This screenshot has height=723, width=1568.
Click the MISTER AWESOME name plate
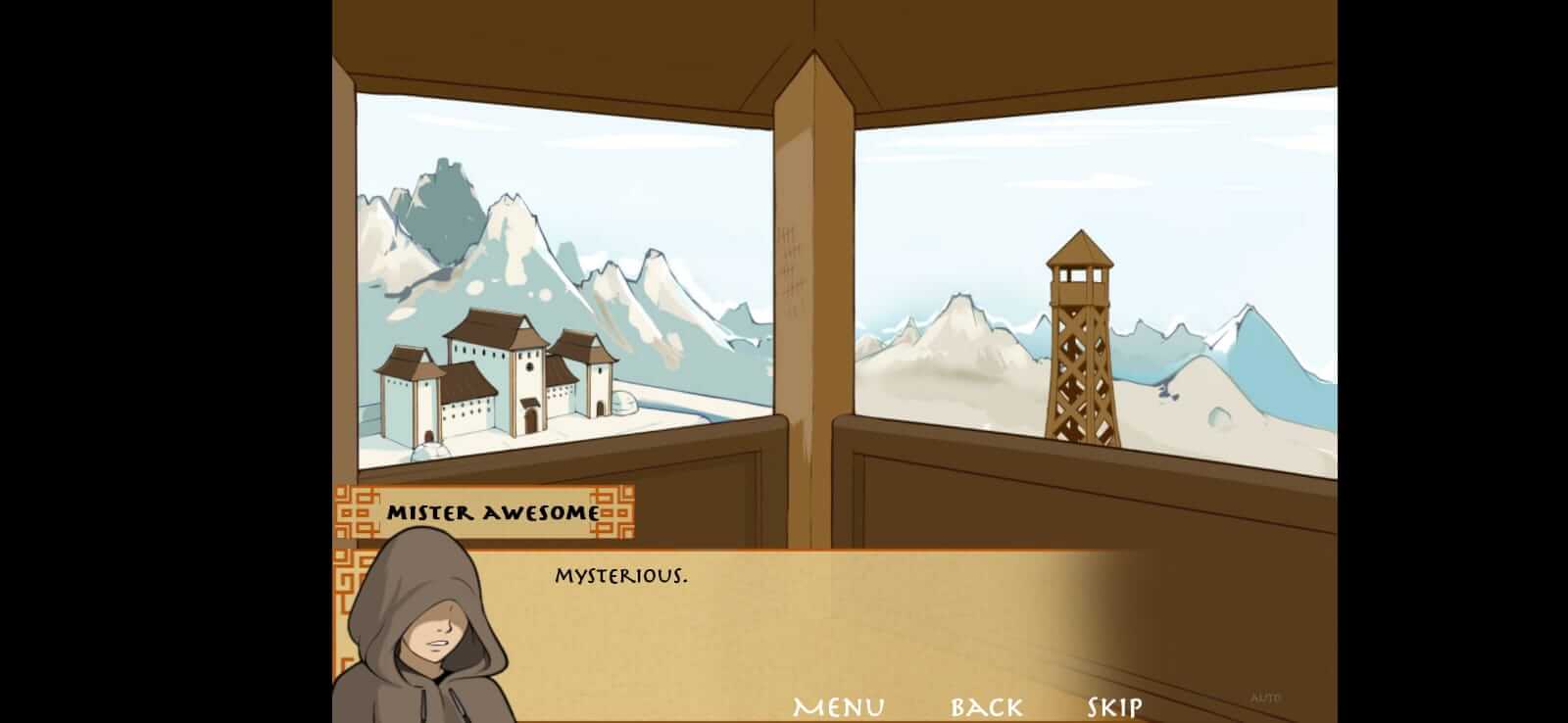[493, 510]
